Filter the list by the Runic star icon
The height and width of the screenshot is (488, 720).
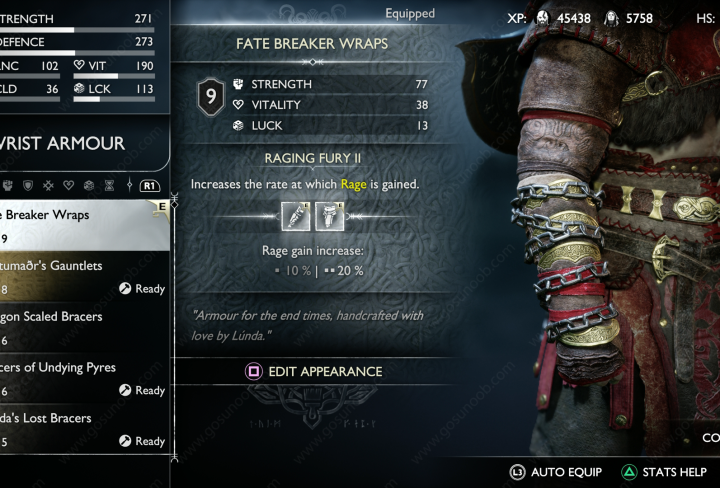point(49,185)
